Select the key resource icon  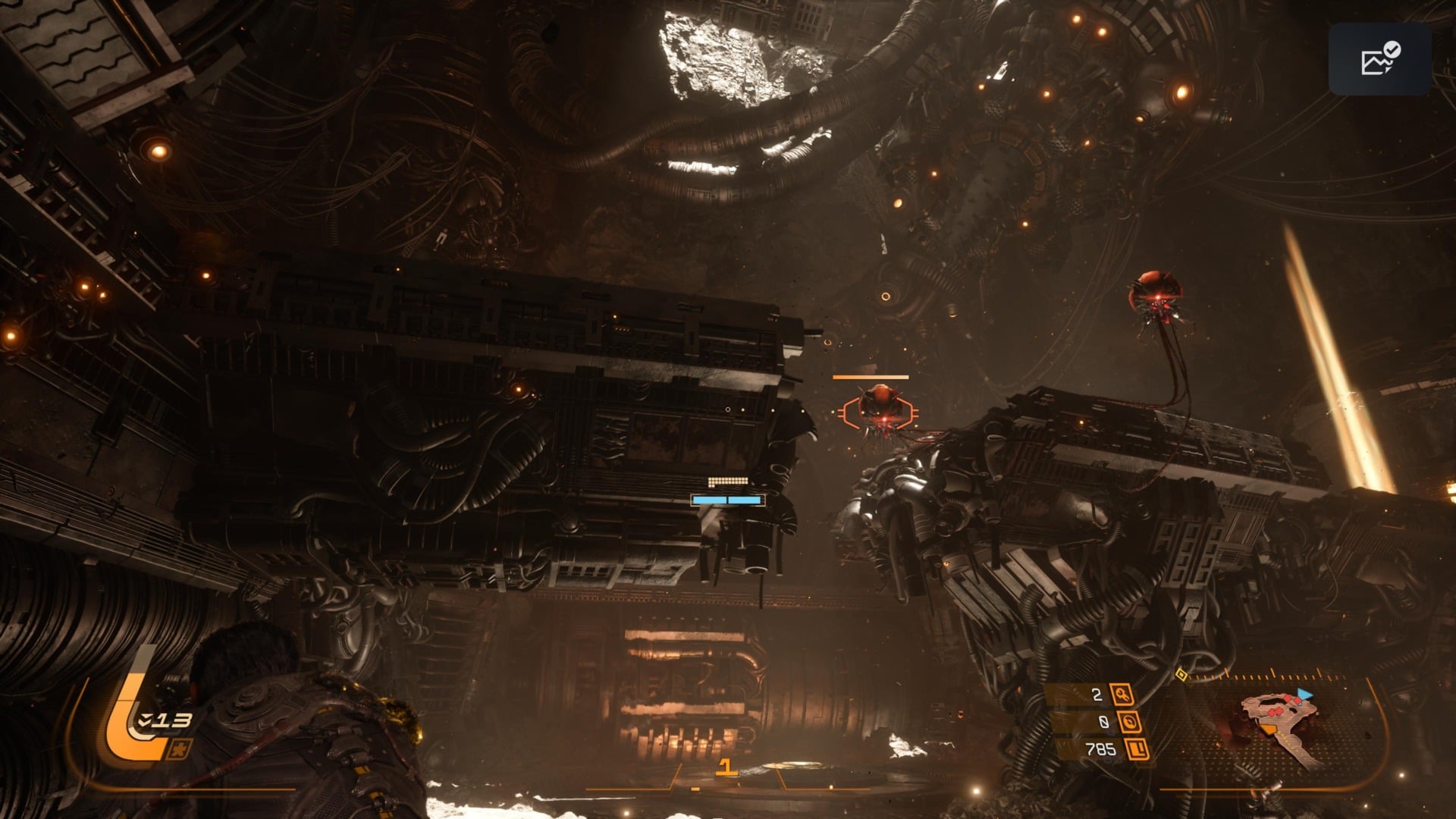pos(1122,694)
